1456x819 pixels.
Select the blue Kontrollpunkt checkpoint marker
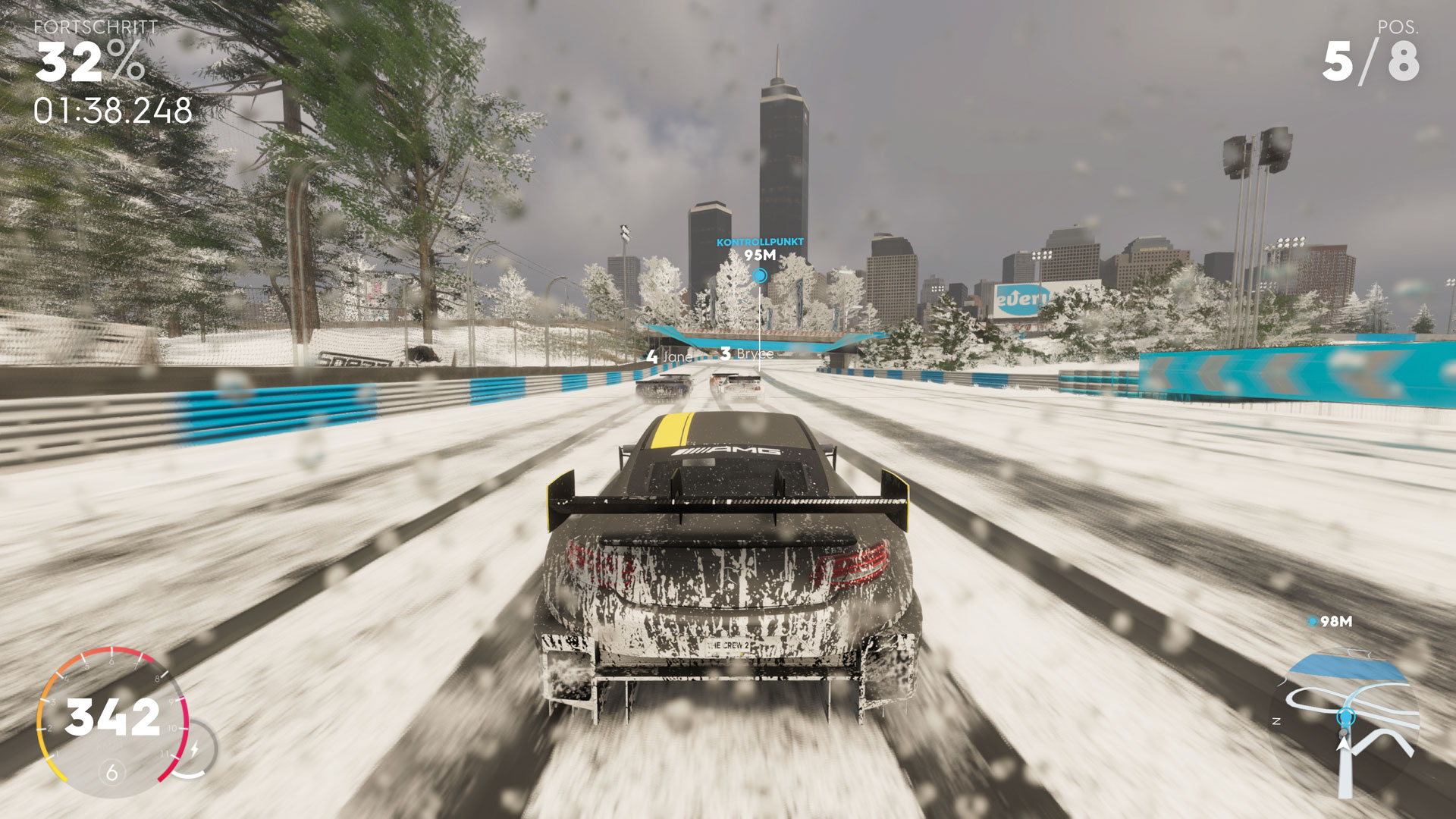pyautogui.click(x=759, y=276)
